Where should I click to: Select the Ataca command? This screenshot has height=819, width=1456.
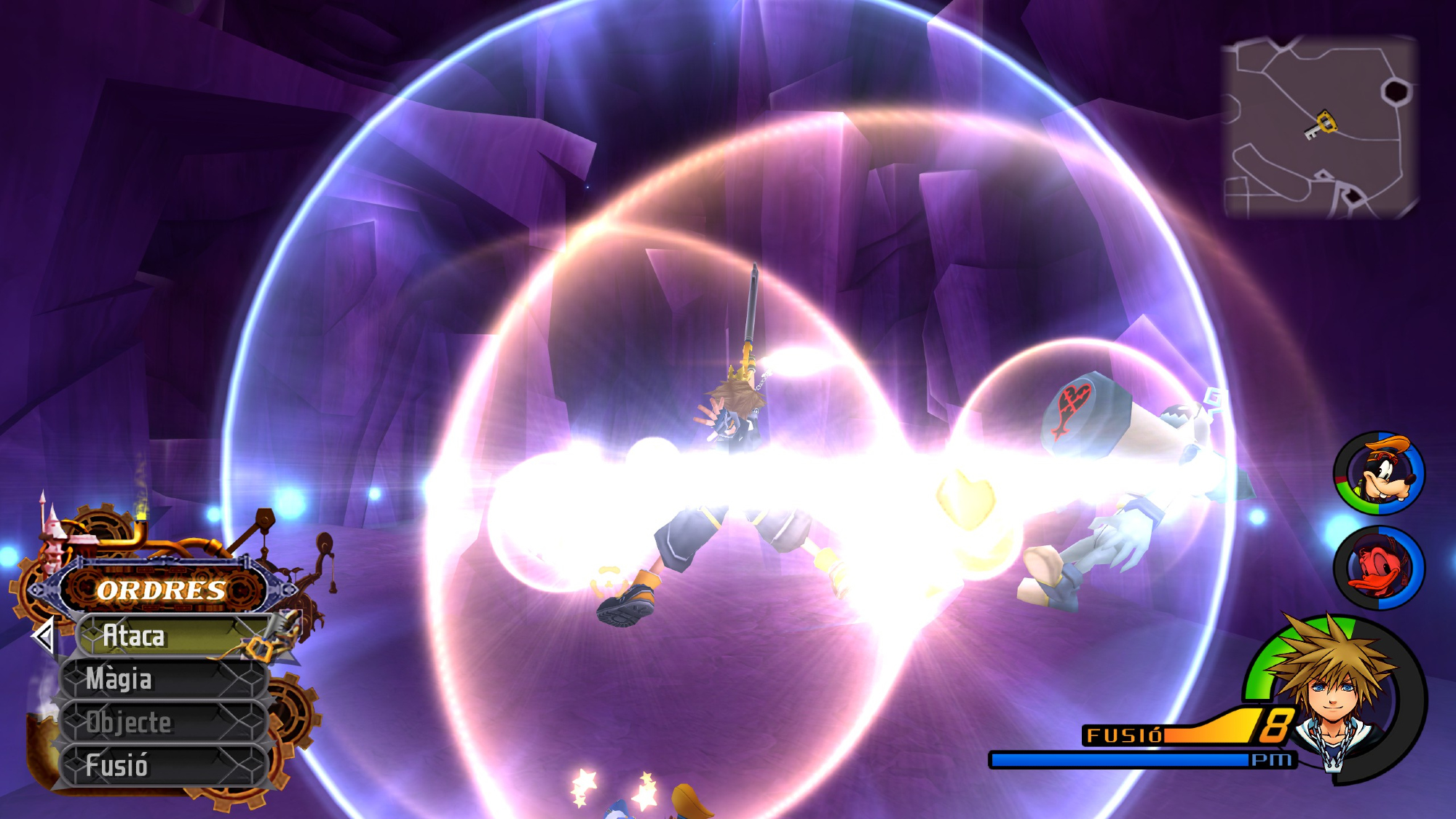(x=171, y=636)
